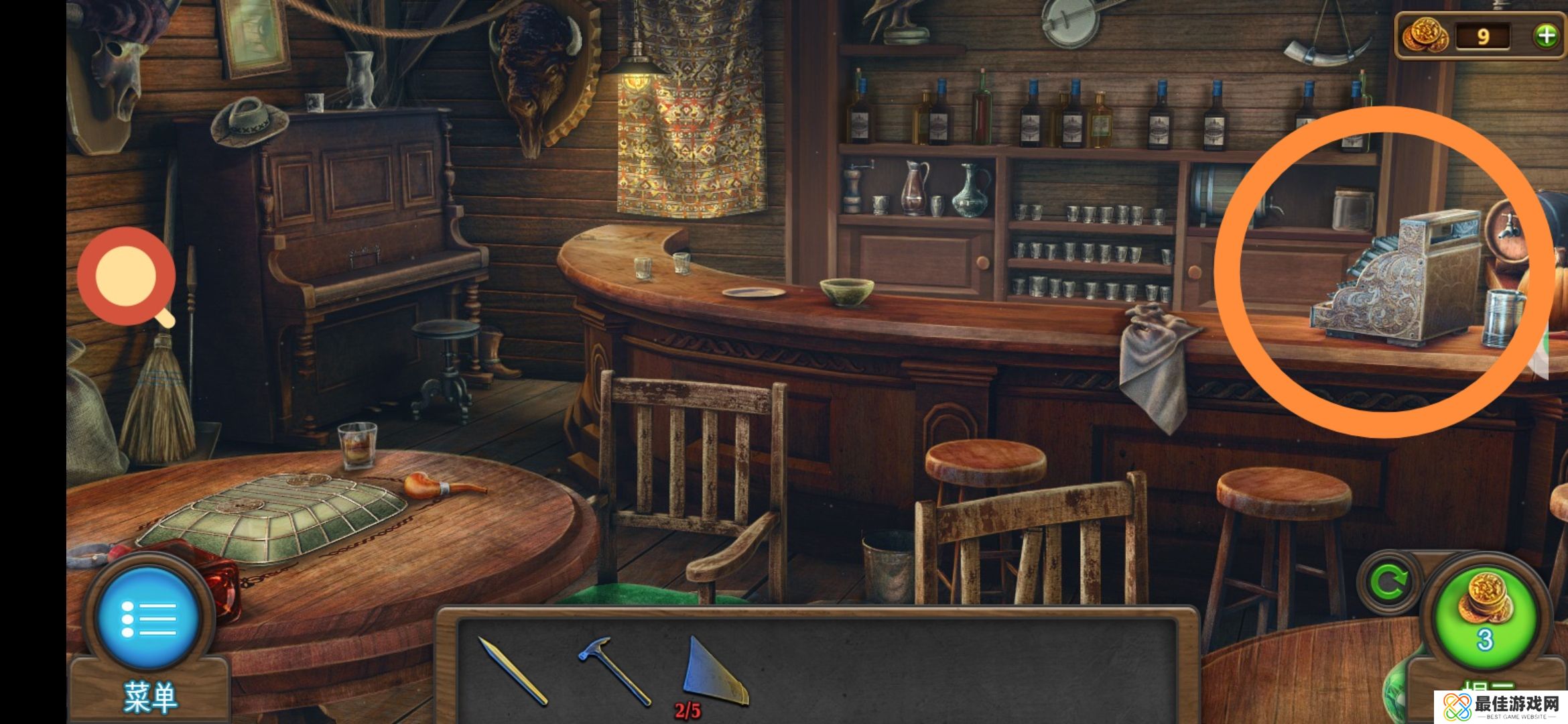Add coins with the green plus button
Screen dimensions: 1568x724
click(x=1547, y=36)
